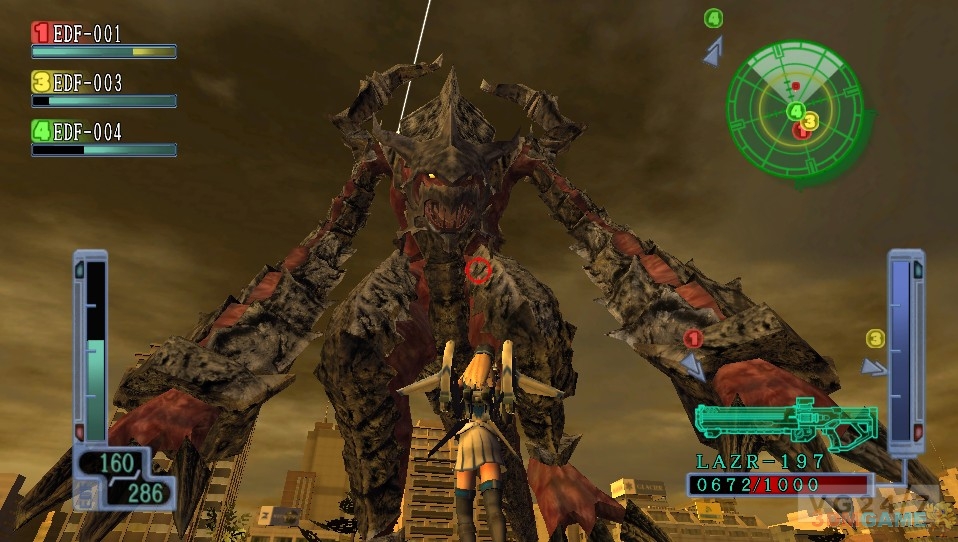Click the green circular radar minimap

795,104
